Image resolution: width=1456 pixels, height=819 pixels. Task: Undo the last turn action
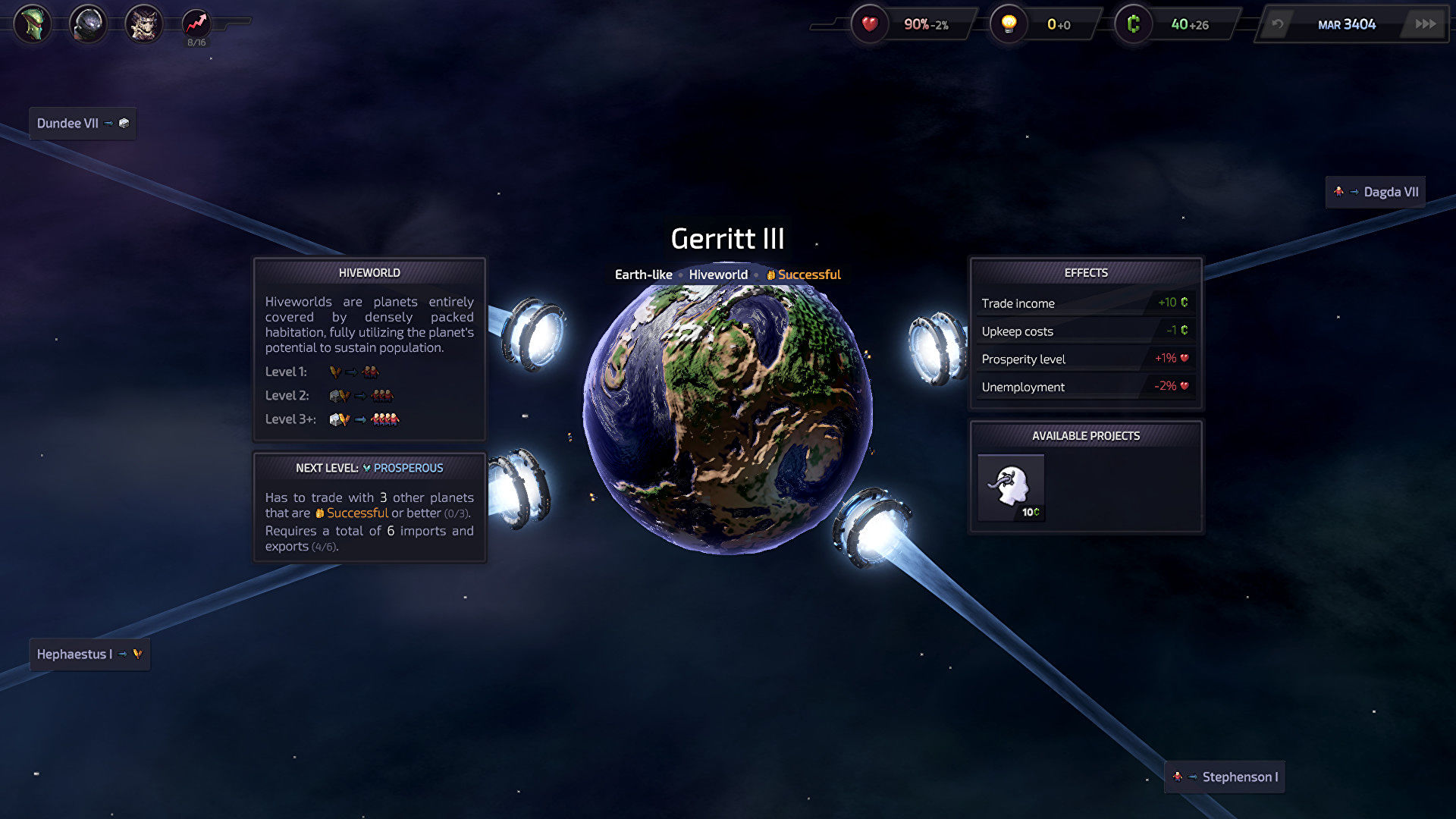(x=1278, y=24)
